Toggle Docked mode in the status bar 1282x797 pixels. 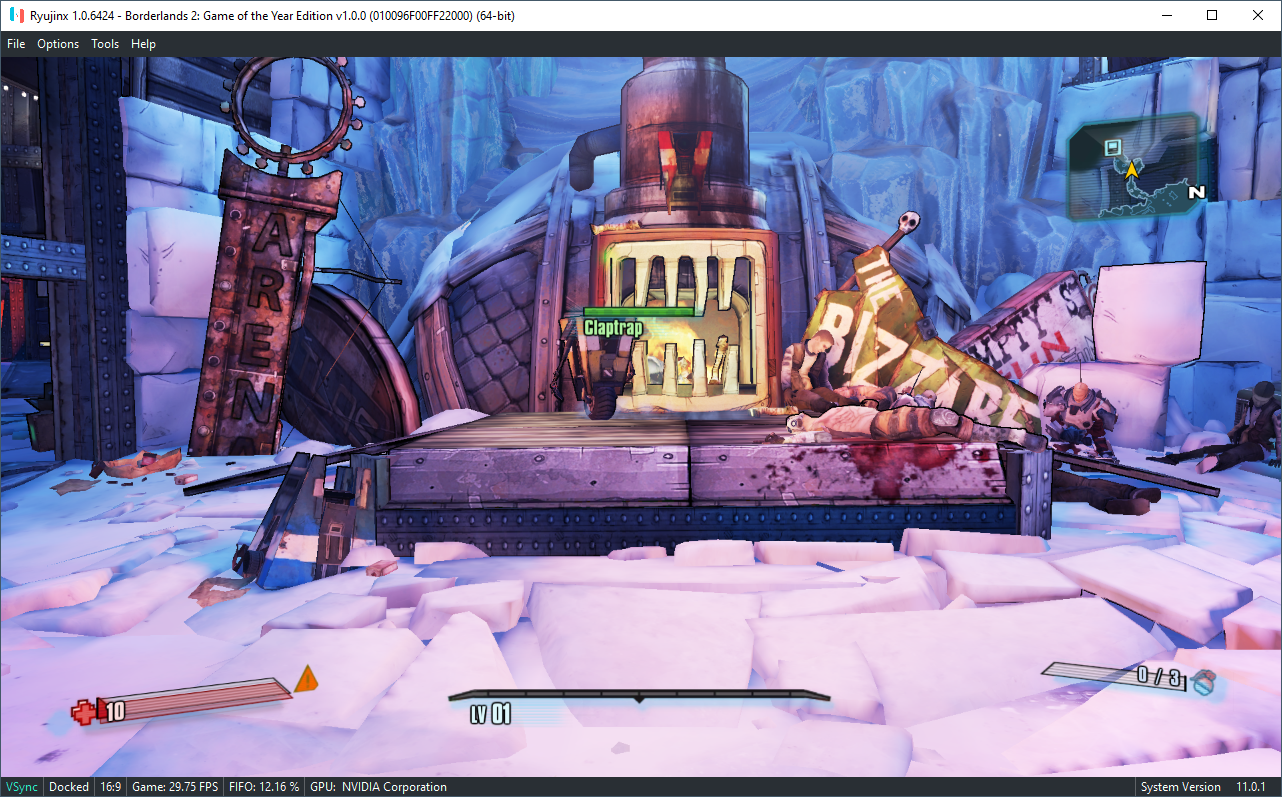[x=68, y=786]
